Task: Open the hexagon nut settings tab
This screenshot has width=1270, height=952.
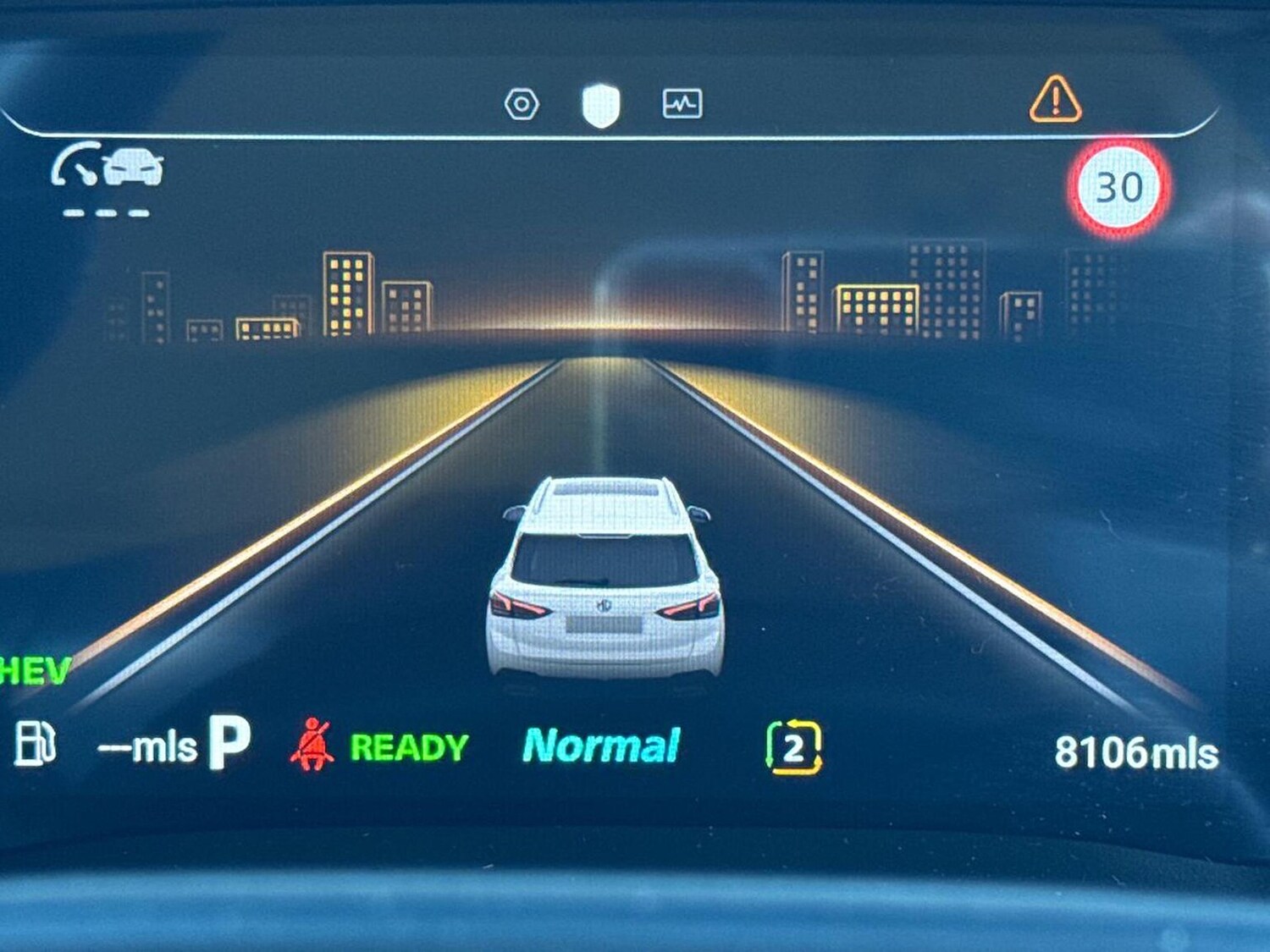Action: point(522,104)
